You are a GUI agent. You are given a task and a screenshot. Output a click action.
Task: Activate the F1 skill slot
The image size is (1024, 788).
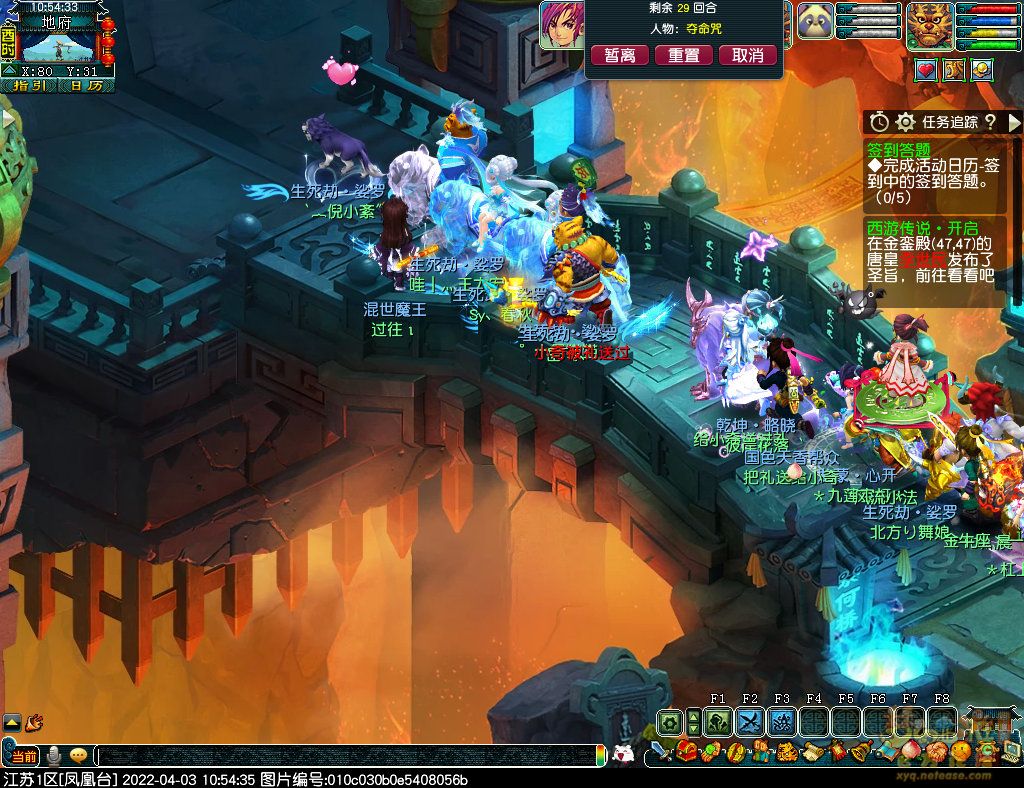[718, 722]
